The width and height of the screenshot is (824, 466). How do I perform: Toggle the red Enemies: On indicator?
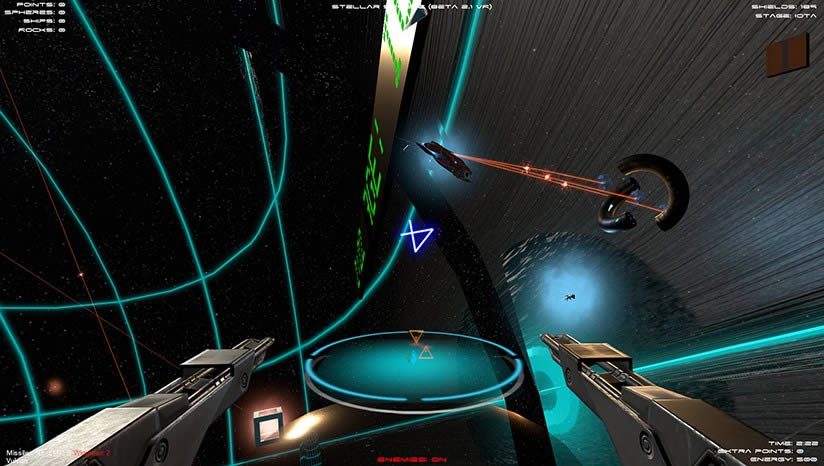click(x=411, y=459)
